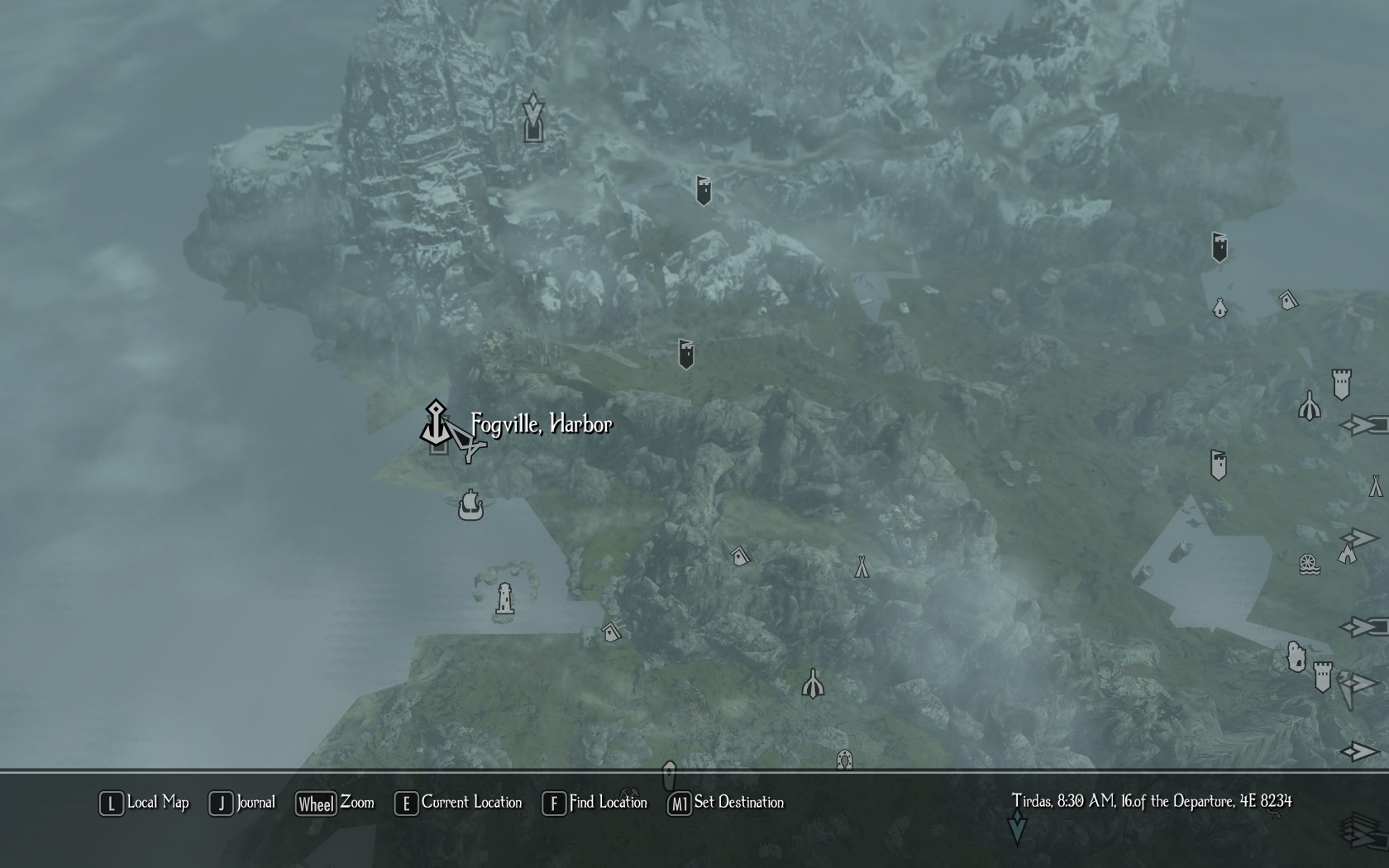This screenshot has height=868, width=1389.
Task: Click the Set Destination option
Action: (726, 803)
